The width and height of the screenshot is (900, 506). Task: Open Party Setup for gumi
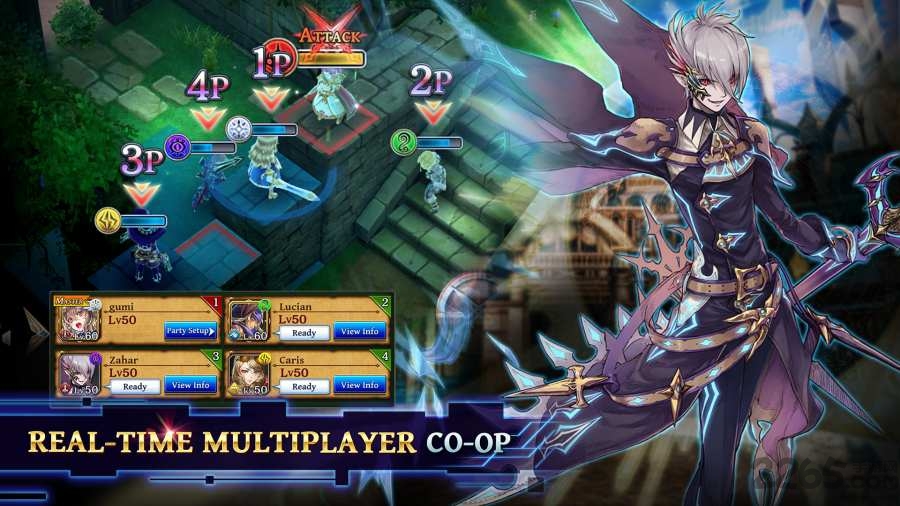click(x=190, y=332)
